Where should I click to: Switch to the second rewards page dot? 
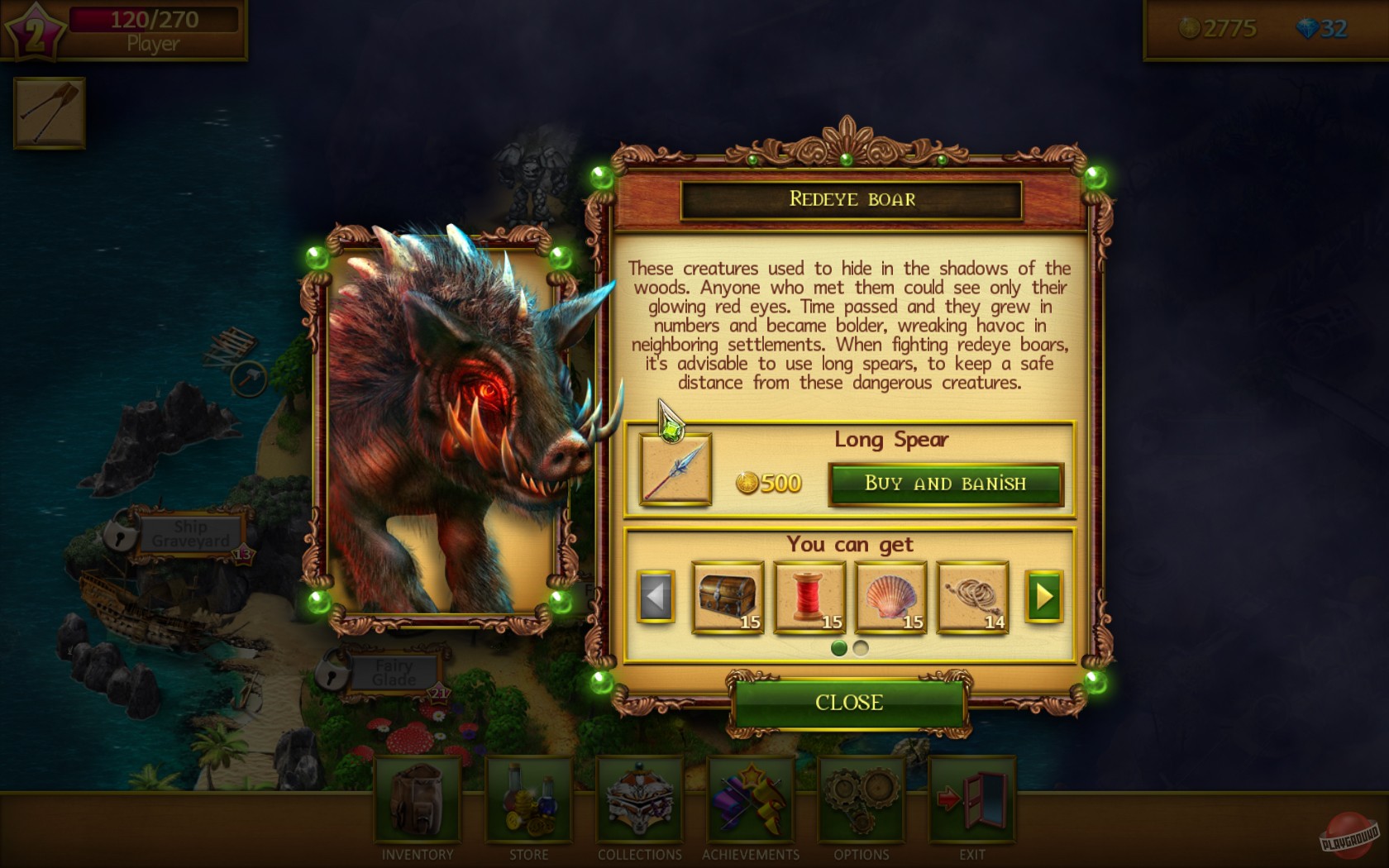click(861, 650)
